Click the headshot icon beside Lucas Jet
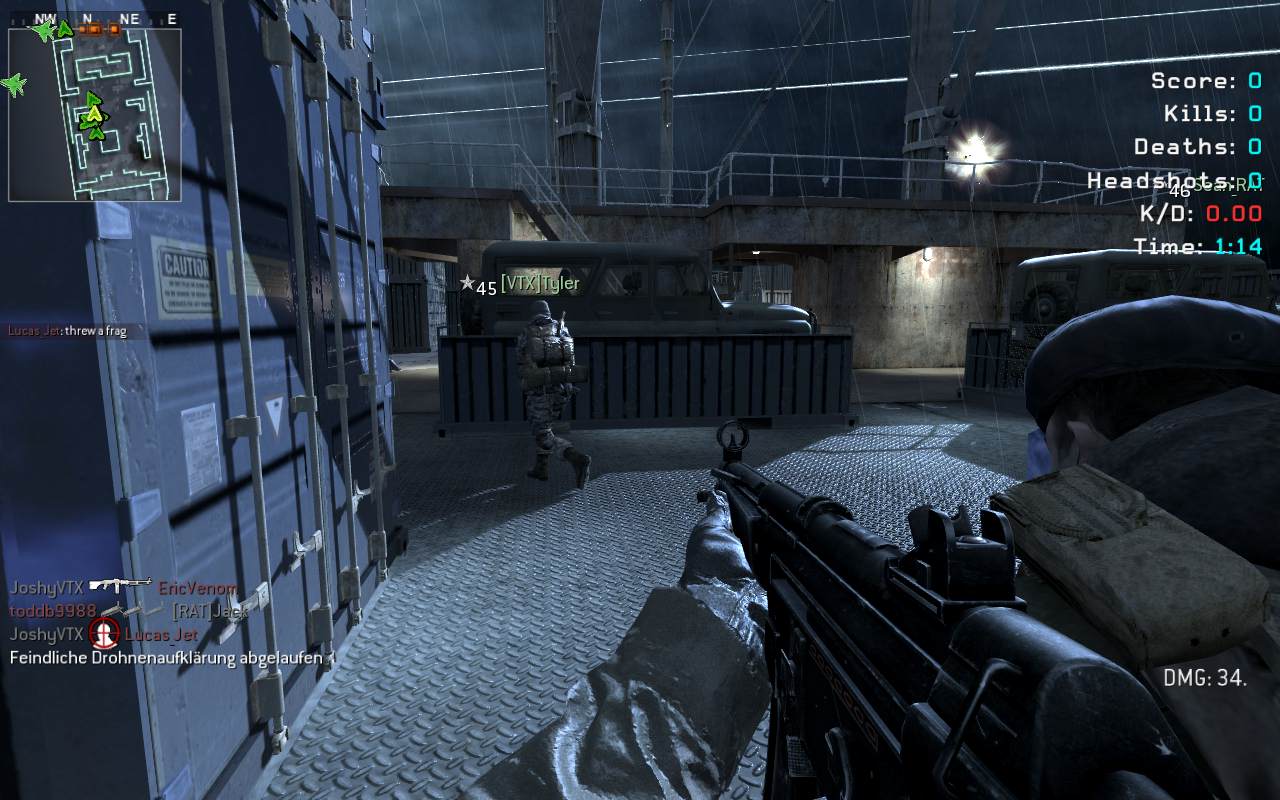 pyautogui.click(x=104, y=633)
